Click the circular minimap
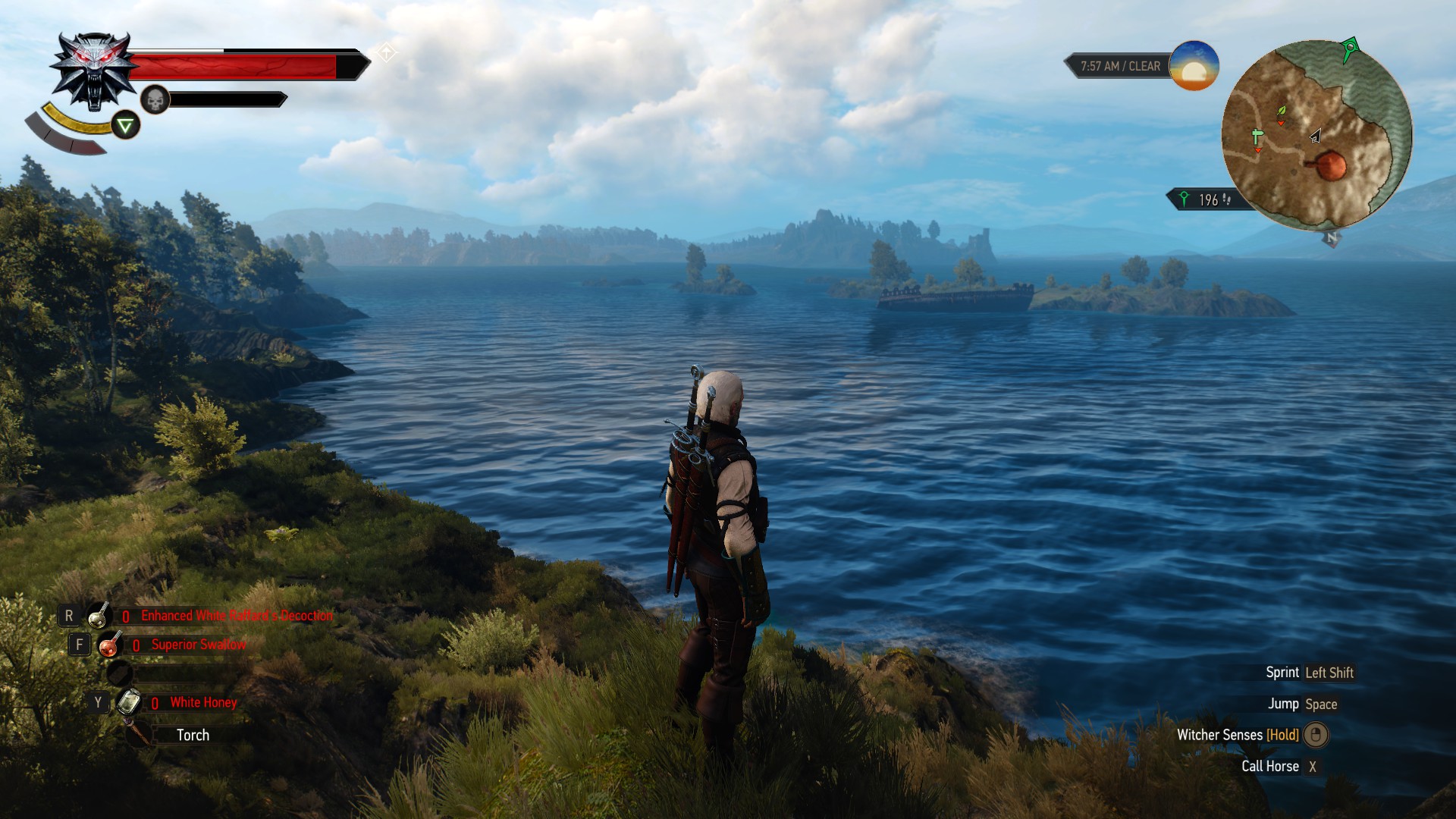Image resolution: width=1456 pixels, height=819 pixels. pos(1316,135)
